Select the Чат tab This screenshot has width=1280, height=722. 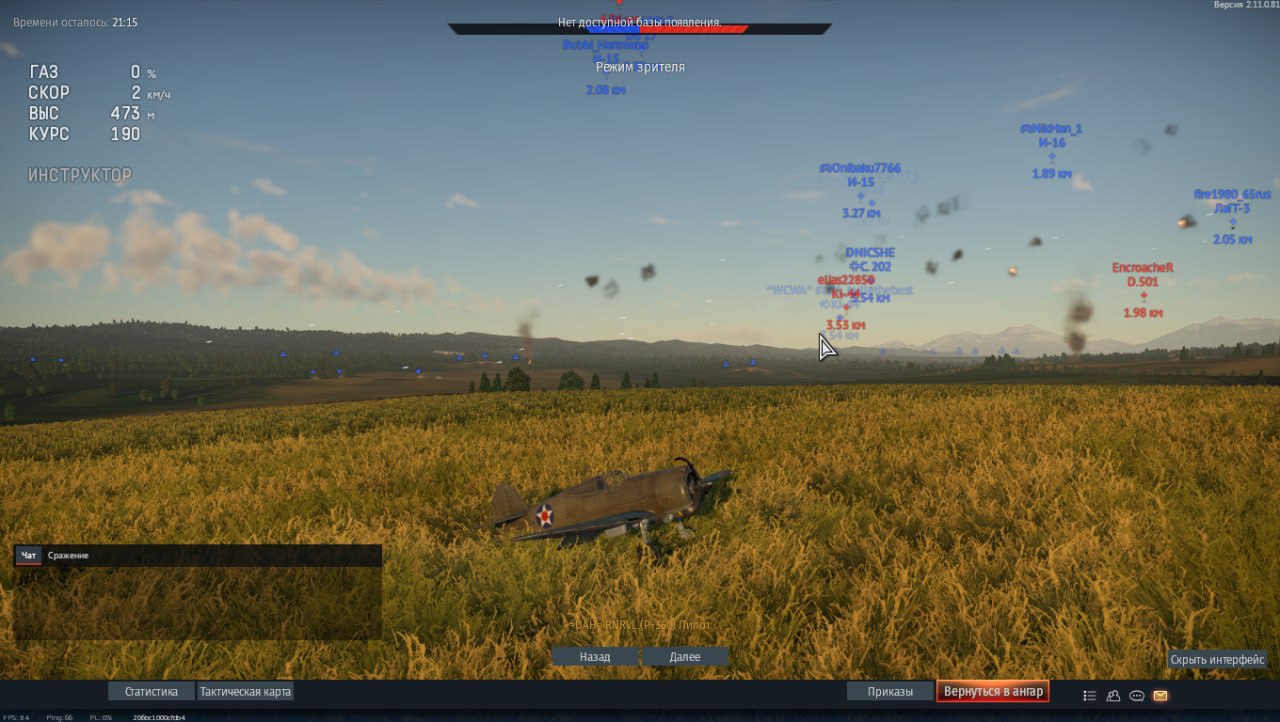(29, 555)
